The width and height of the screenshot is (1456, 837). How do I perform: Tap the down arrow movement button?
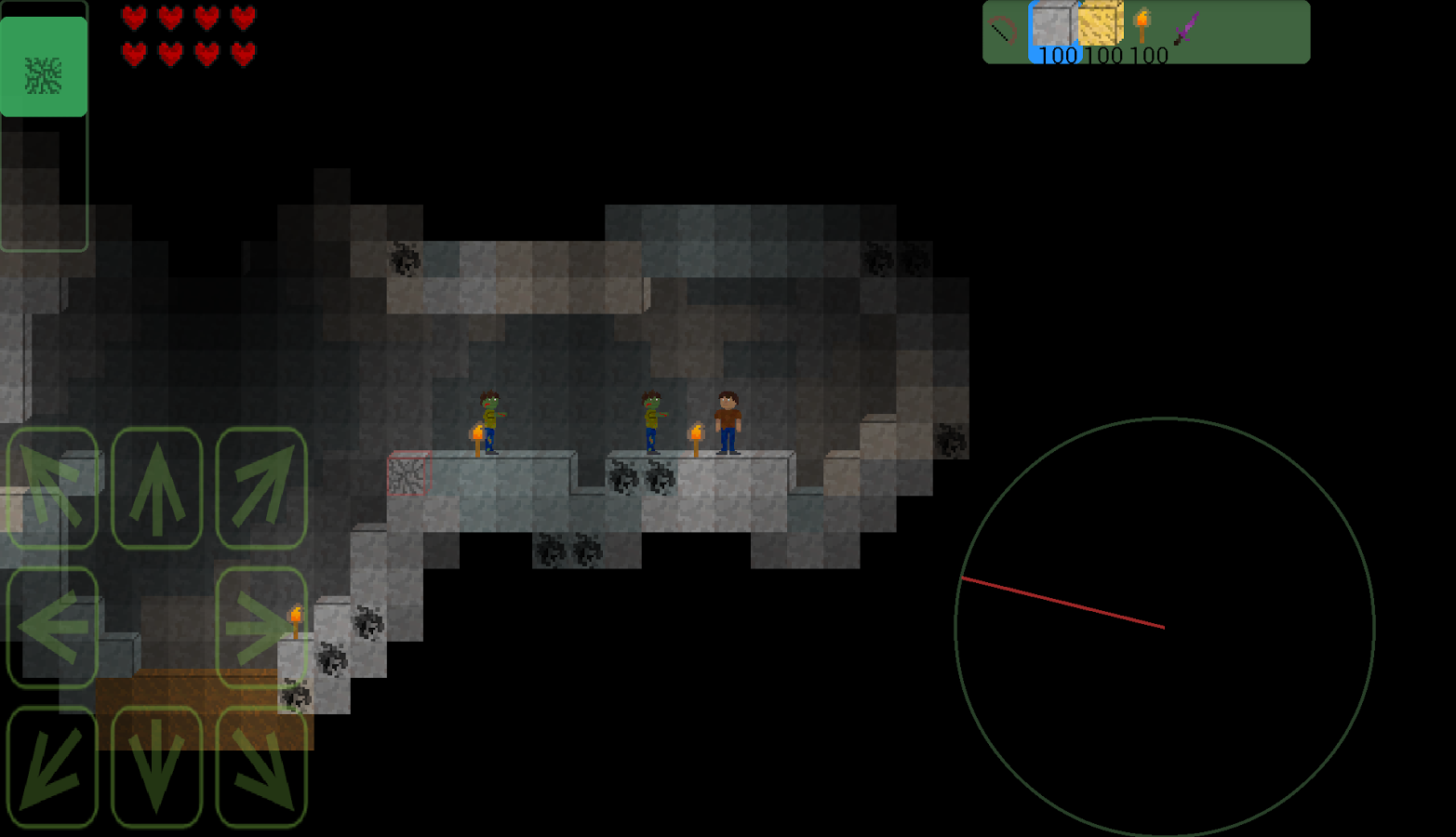[157, 767]
